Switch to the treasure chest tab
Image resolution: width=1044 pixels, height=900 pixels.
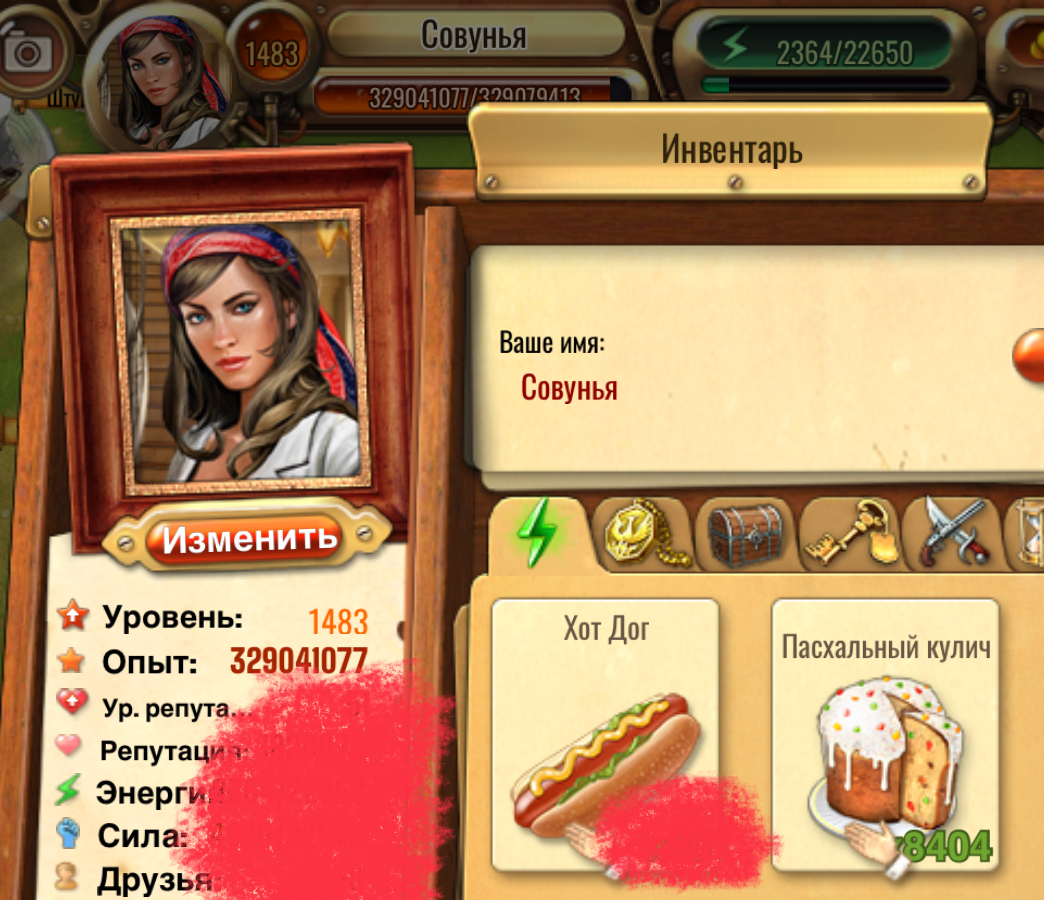click(x=747, y=534)
